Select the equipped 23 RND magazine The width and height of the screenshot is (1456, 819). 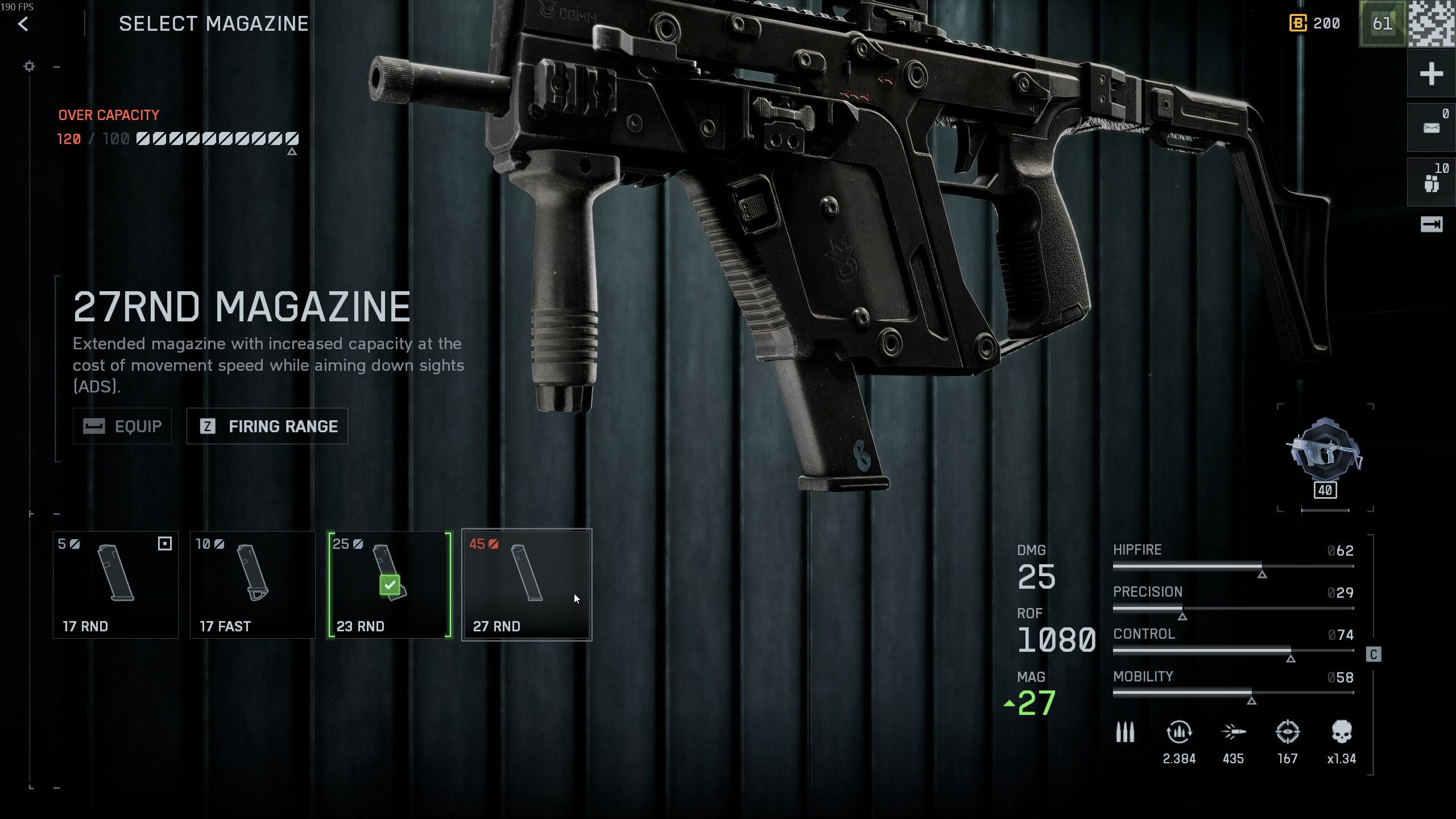[390, 585]
